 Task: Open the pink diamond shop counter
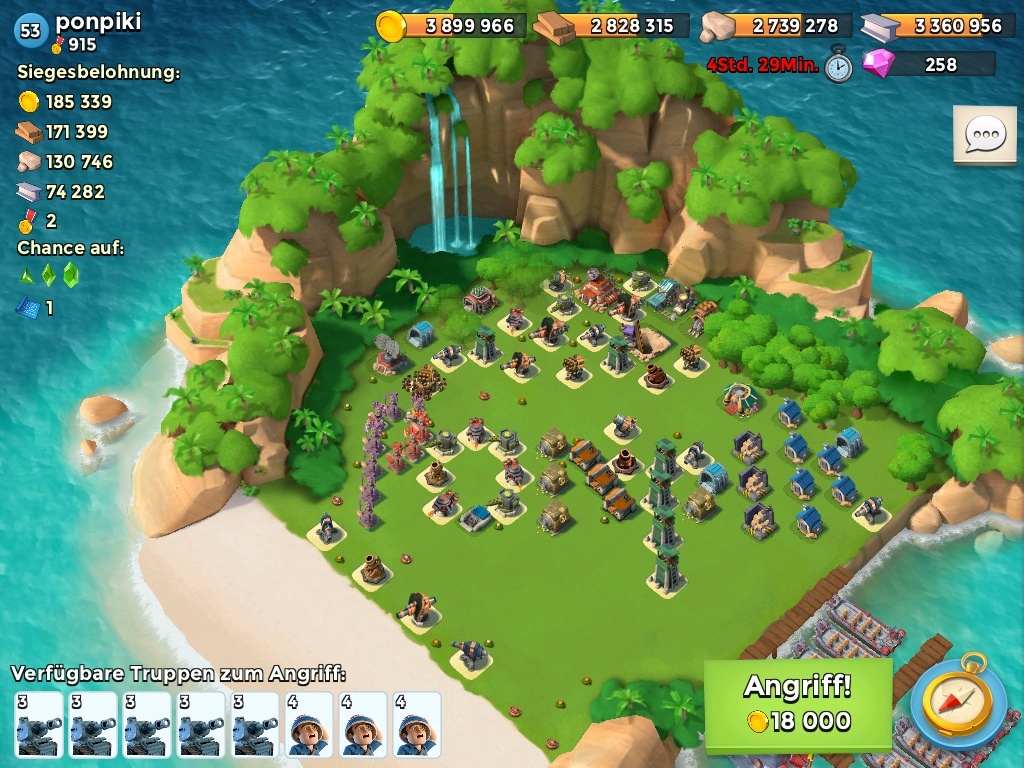(929, 64)
